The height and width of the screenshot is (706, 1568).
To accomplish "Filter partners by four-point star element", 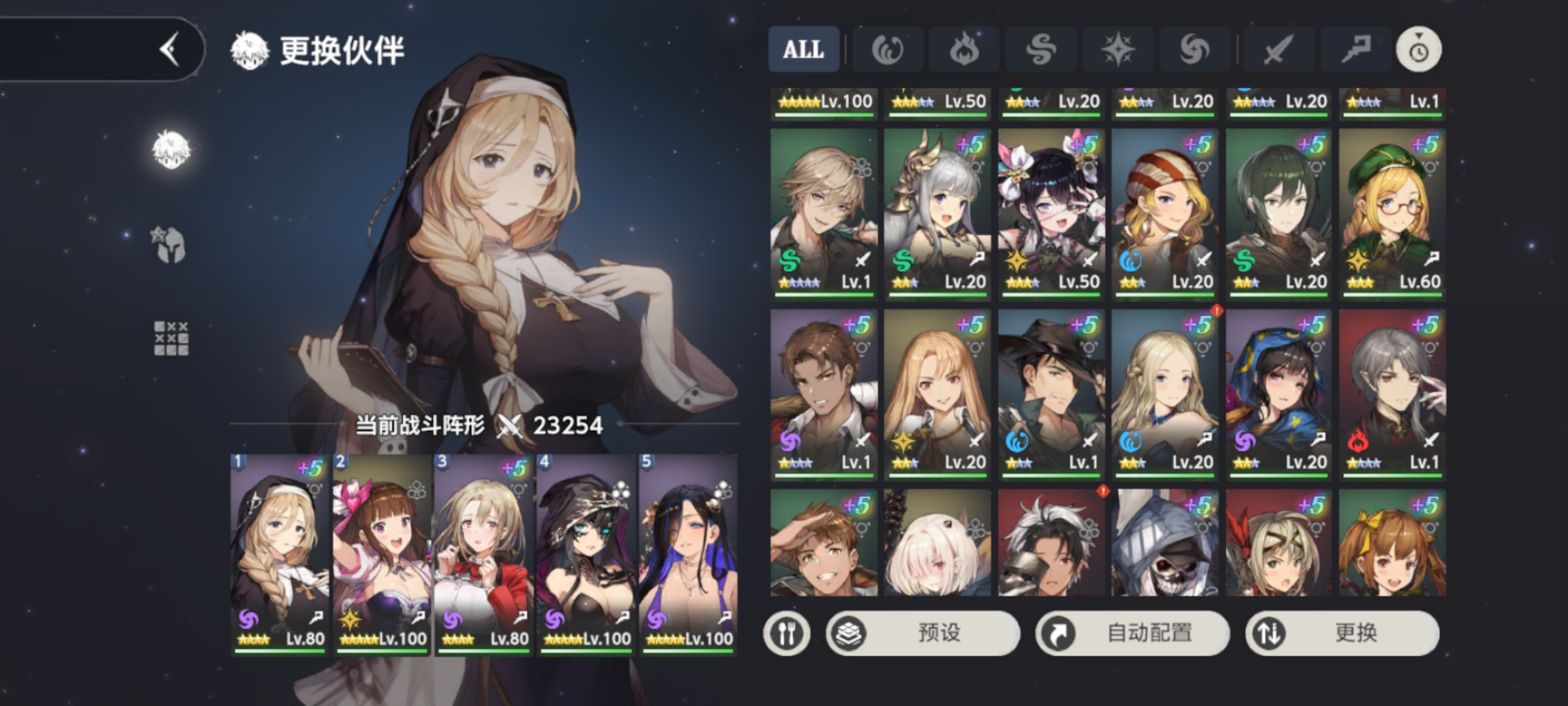I will click(1118, 50).
